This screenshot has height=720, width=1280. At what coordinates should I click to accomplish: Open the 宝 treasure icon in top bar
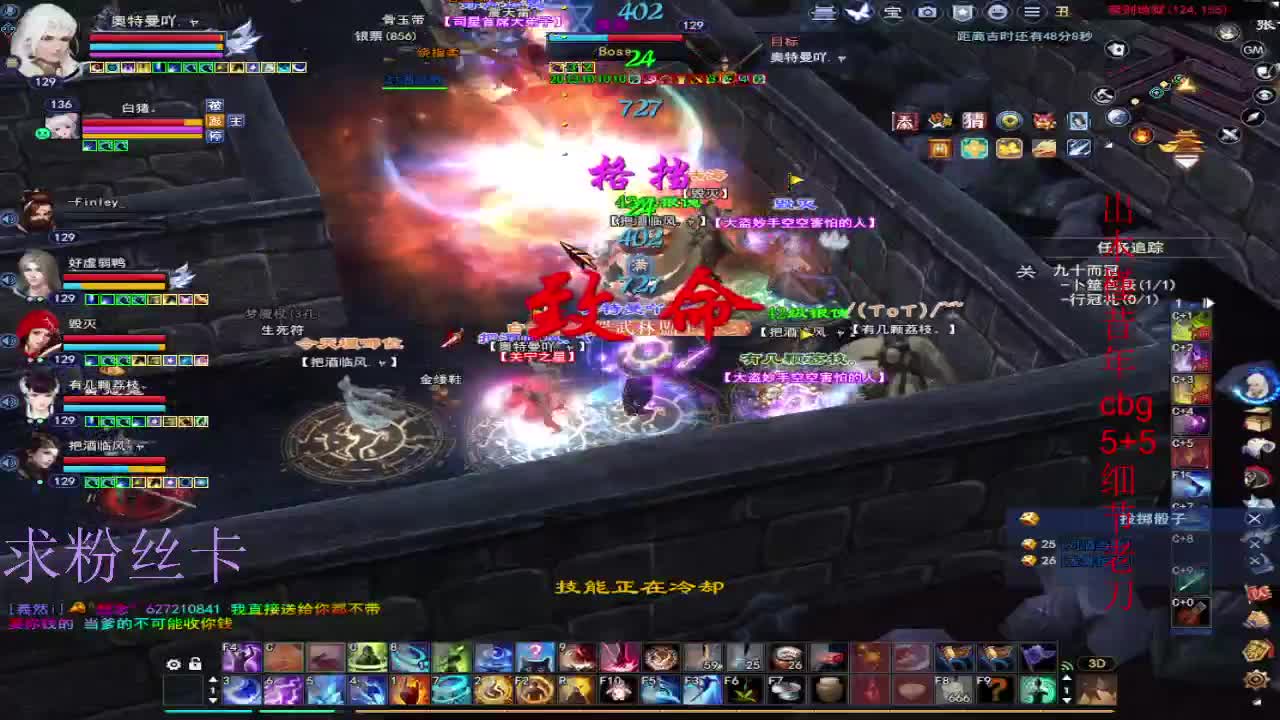click(x=893, y=14)
